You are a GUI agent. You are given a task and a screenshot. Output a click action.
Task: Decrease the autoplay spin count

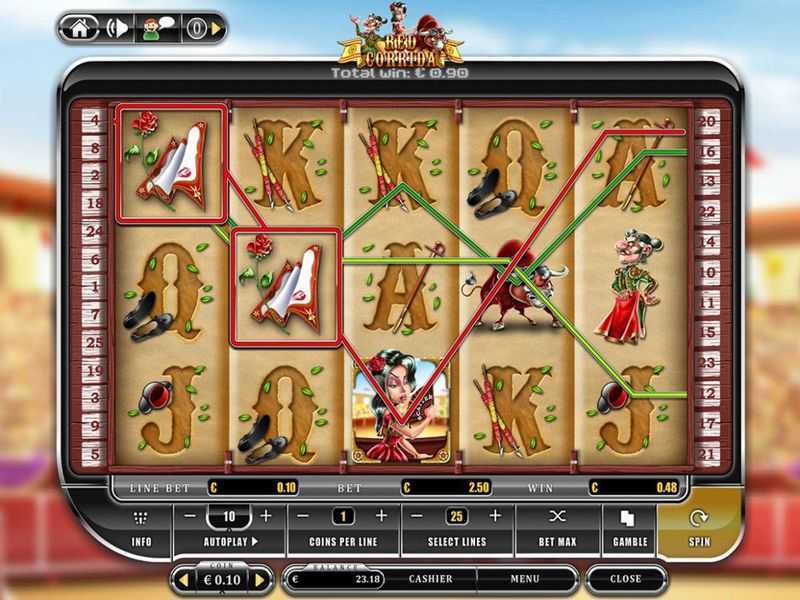(x=190, y=516)
